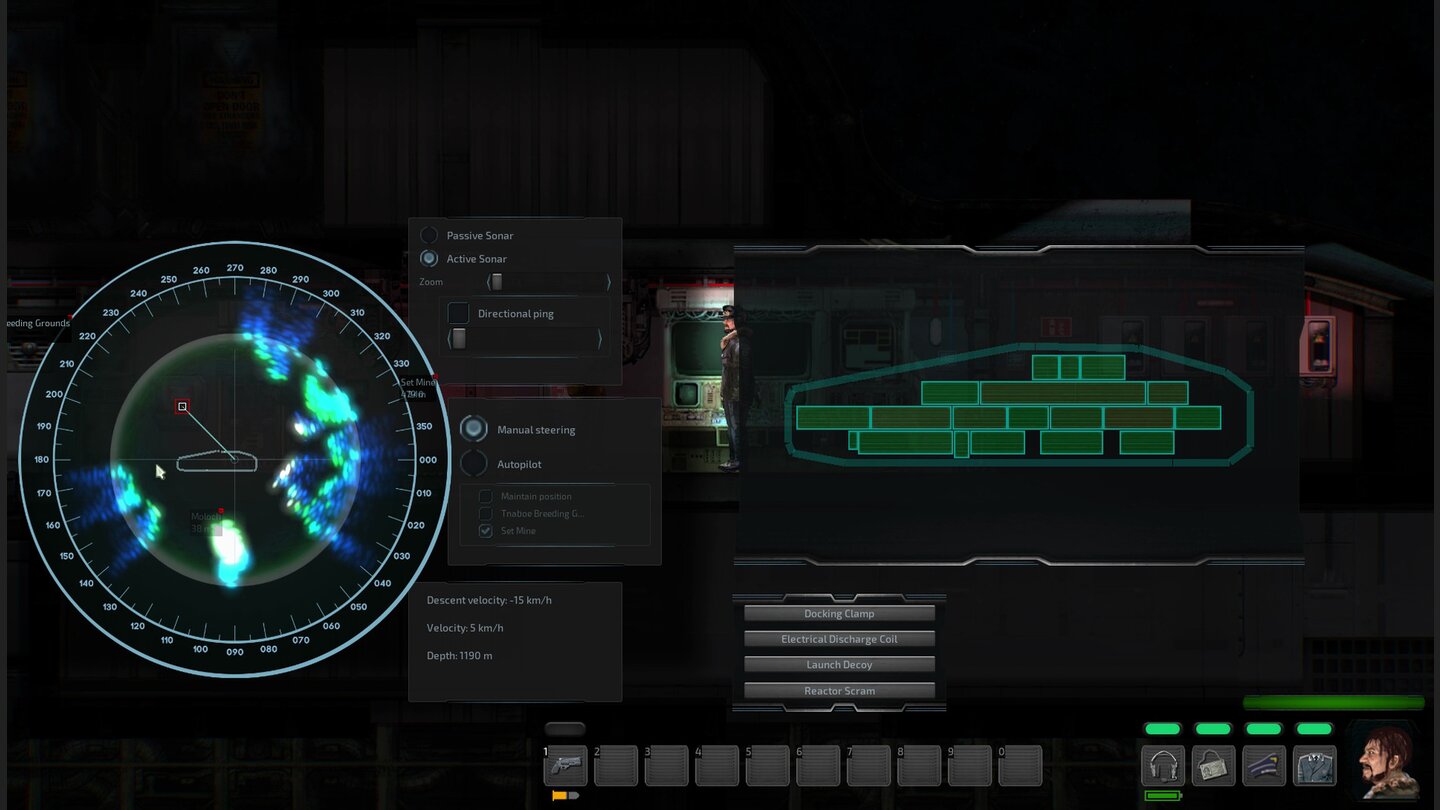Fire the Electrical Discharge Coil

click(838, 639)
